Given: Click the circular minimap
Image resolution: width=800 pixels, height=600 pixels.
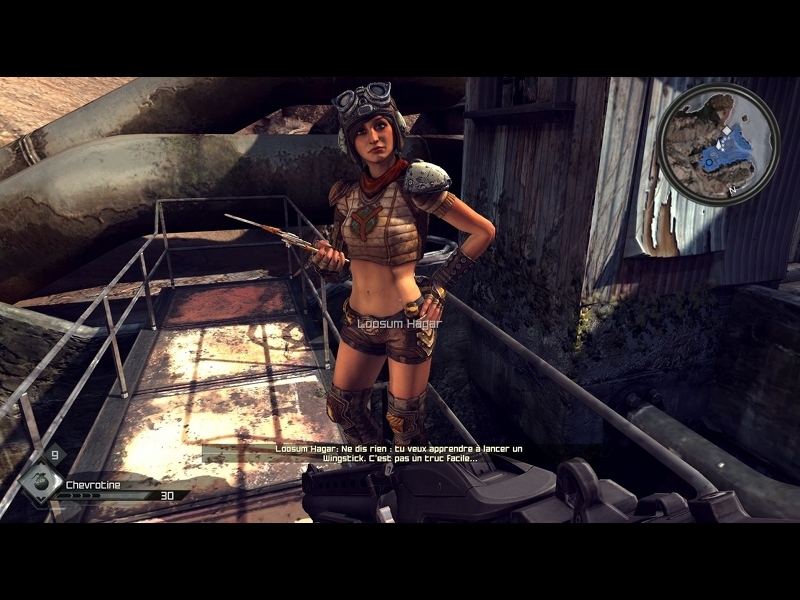Looking at the screenshot, I should tap(718, 144).
